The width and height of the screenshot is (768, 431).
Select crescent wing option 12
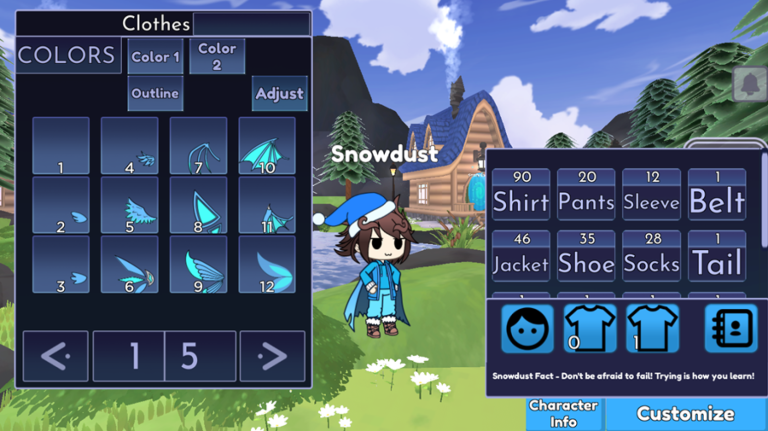266,264
